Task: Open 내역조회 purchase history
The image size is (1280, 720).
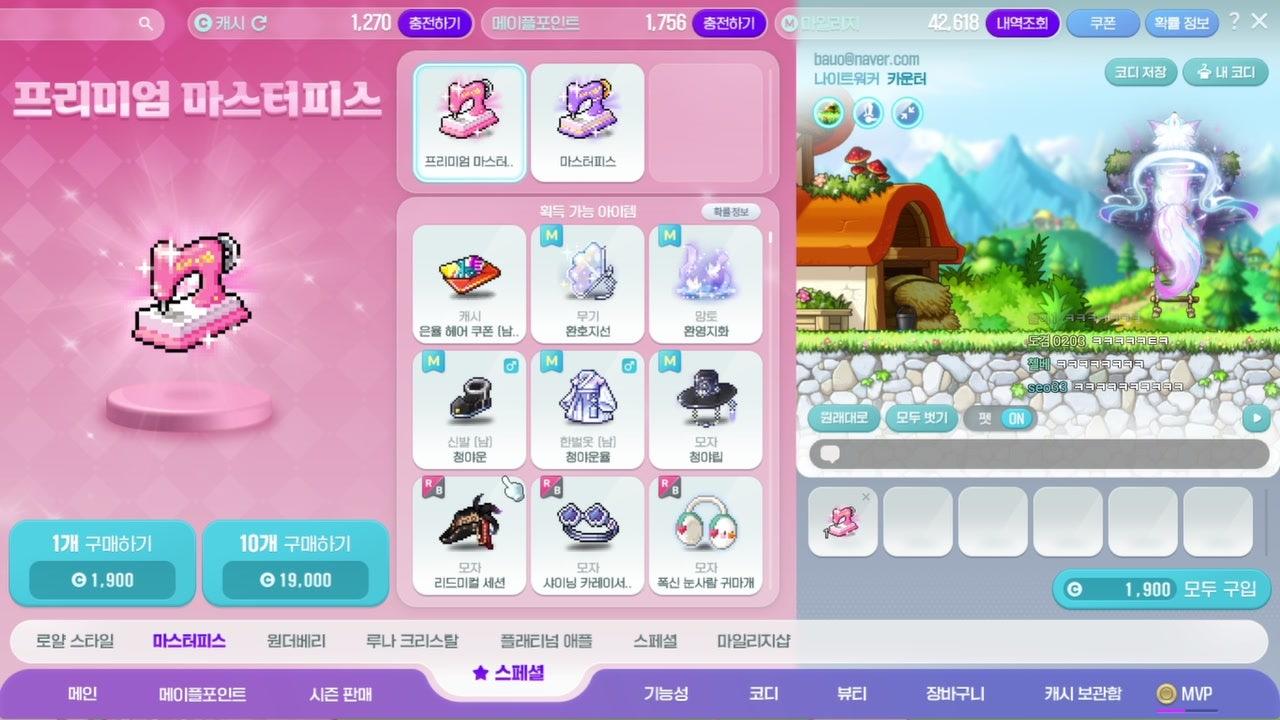Action: coord(1022,23)
